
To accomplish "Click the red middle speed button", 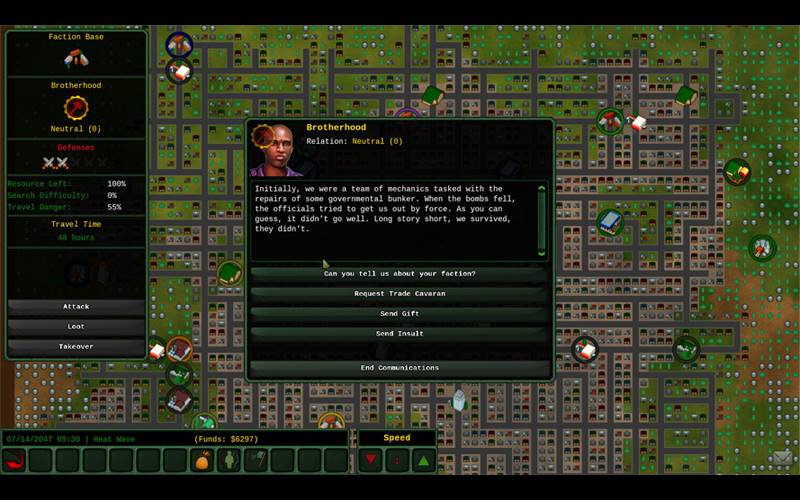I will click(x=397, y=460).
